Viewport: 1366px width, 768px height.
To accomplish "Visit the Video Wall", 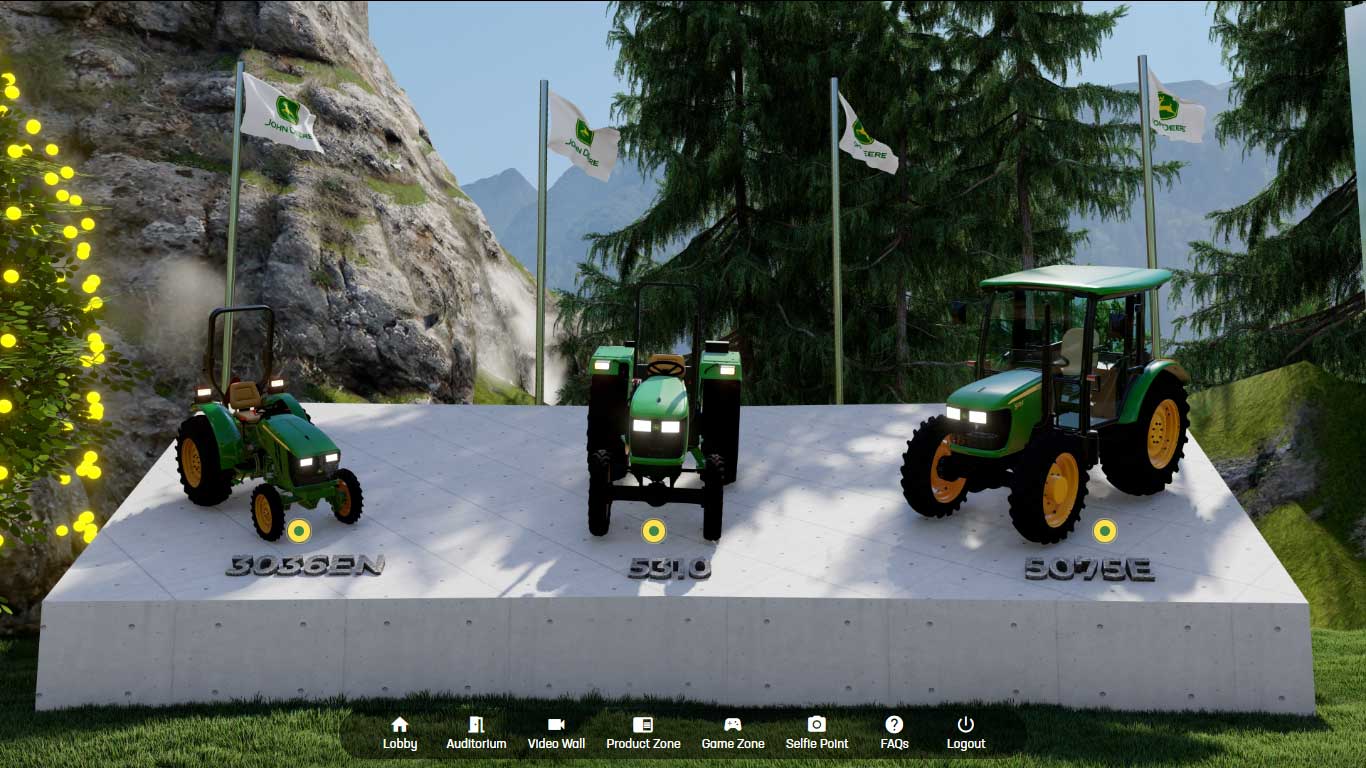I will (556, 733).
